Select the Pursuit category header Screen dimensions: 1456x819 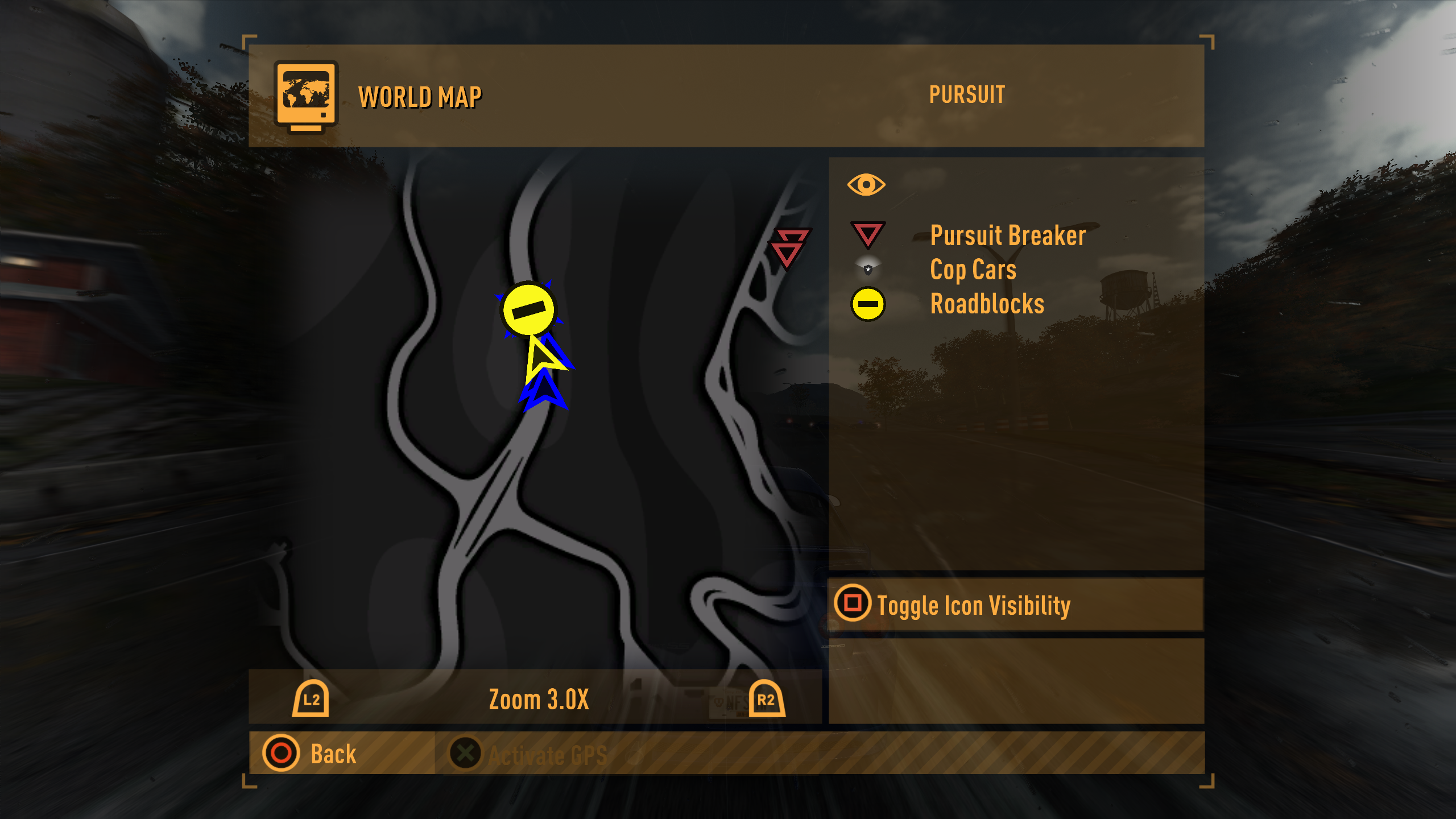pos(967,95)
